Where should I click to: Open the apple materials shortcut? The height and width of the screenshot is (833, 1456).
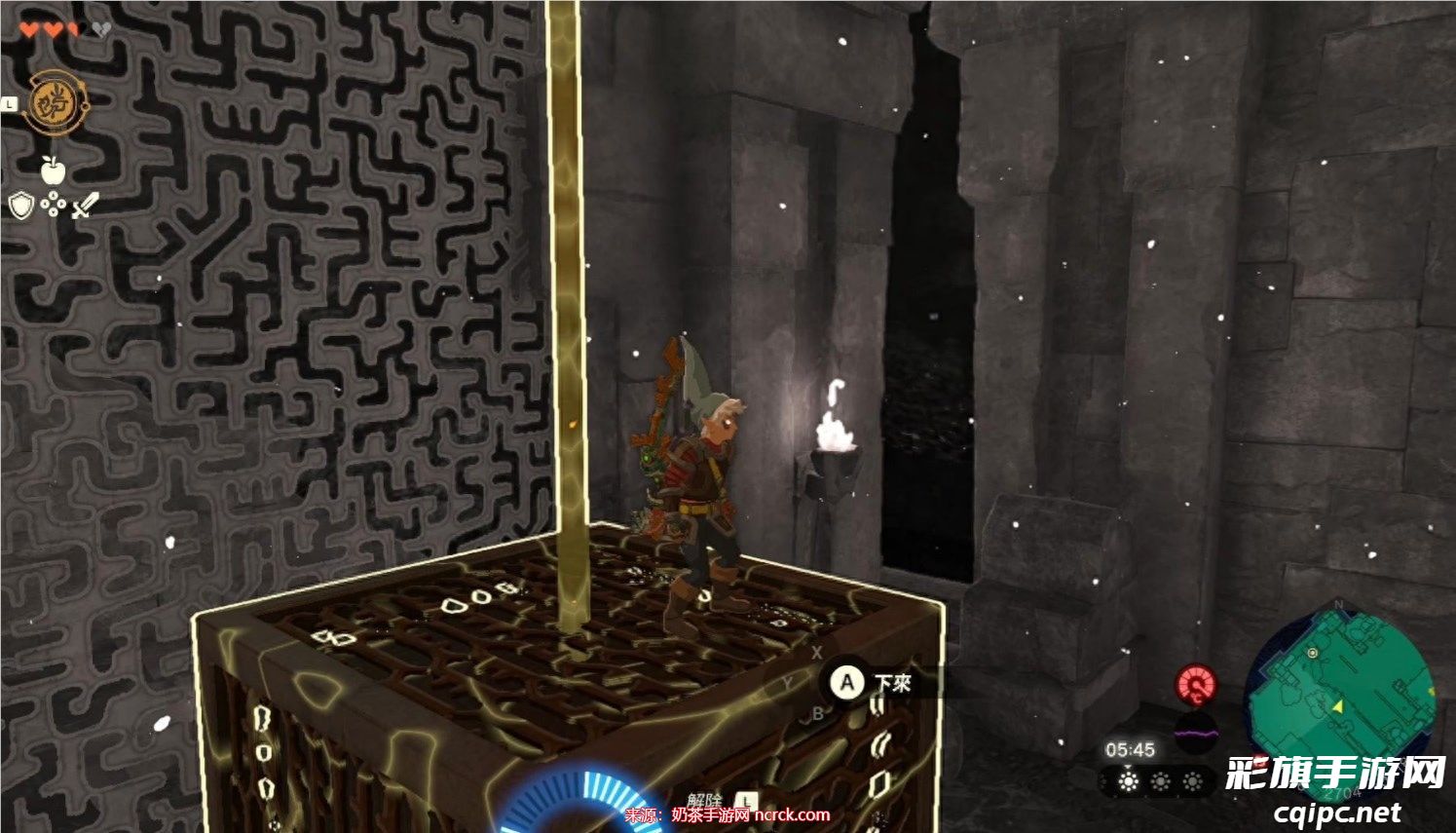(x=53, y=170)
